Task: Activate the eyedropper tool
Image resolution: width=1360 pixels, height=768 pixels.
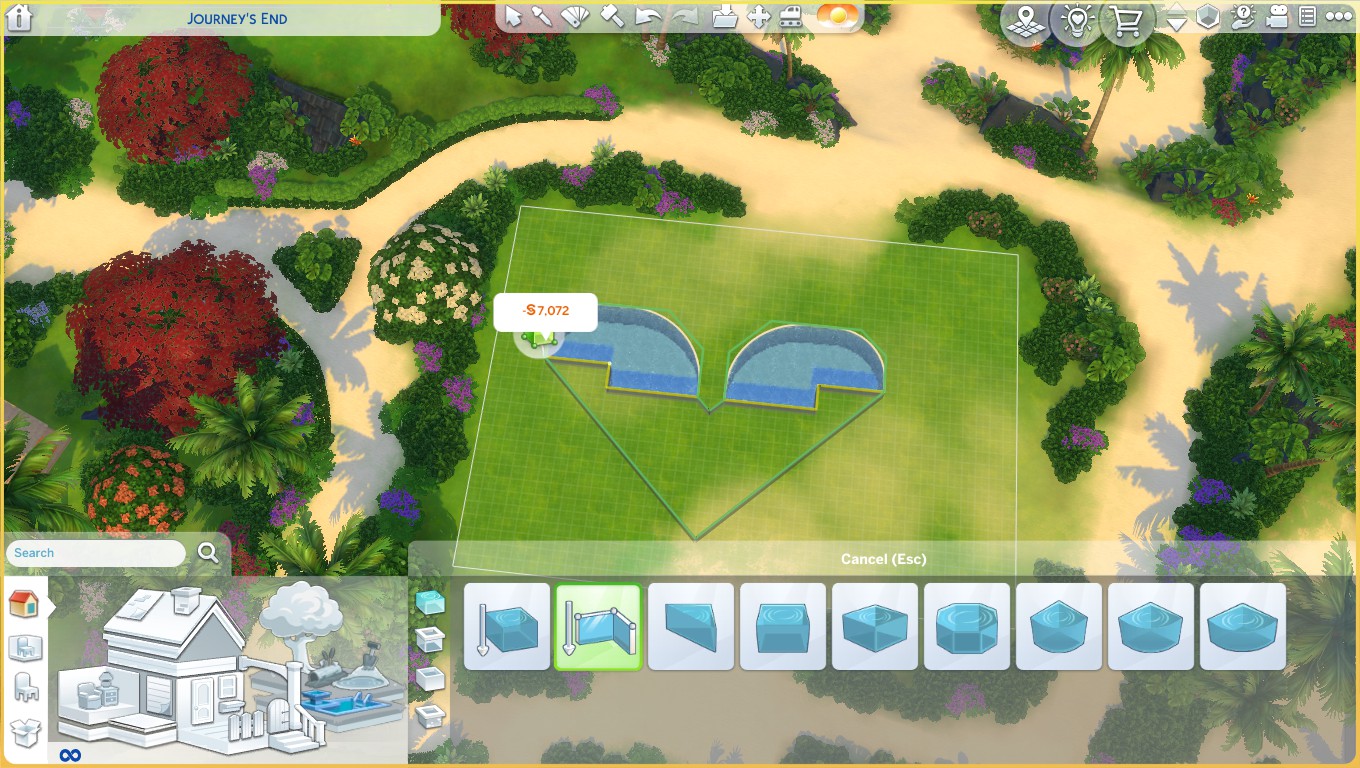Action: pos(542,17)
